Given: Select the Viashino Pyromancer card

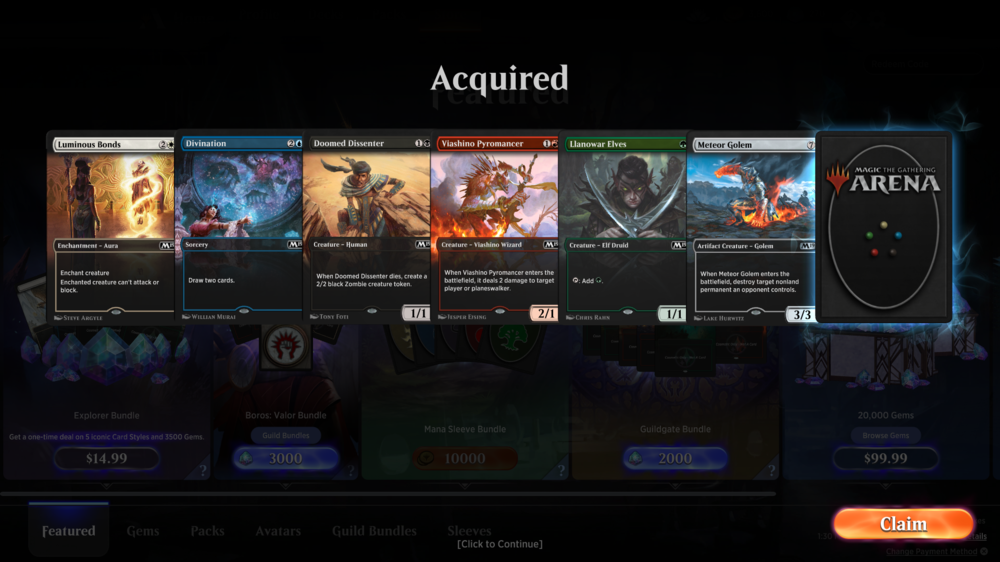Looking at the screenshot, I should pyautogui.click(x=494, y=228).
